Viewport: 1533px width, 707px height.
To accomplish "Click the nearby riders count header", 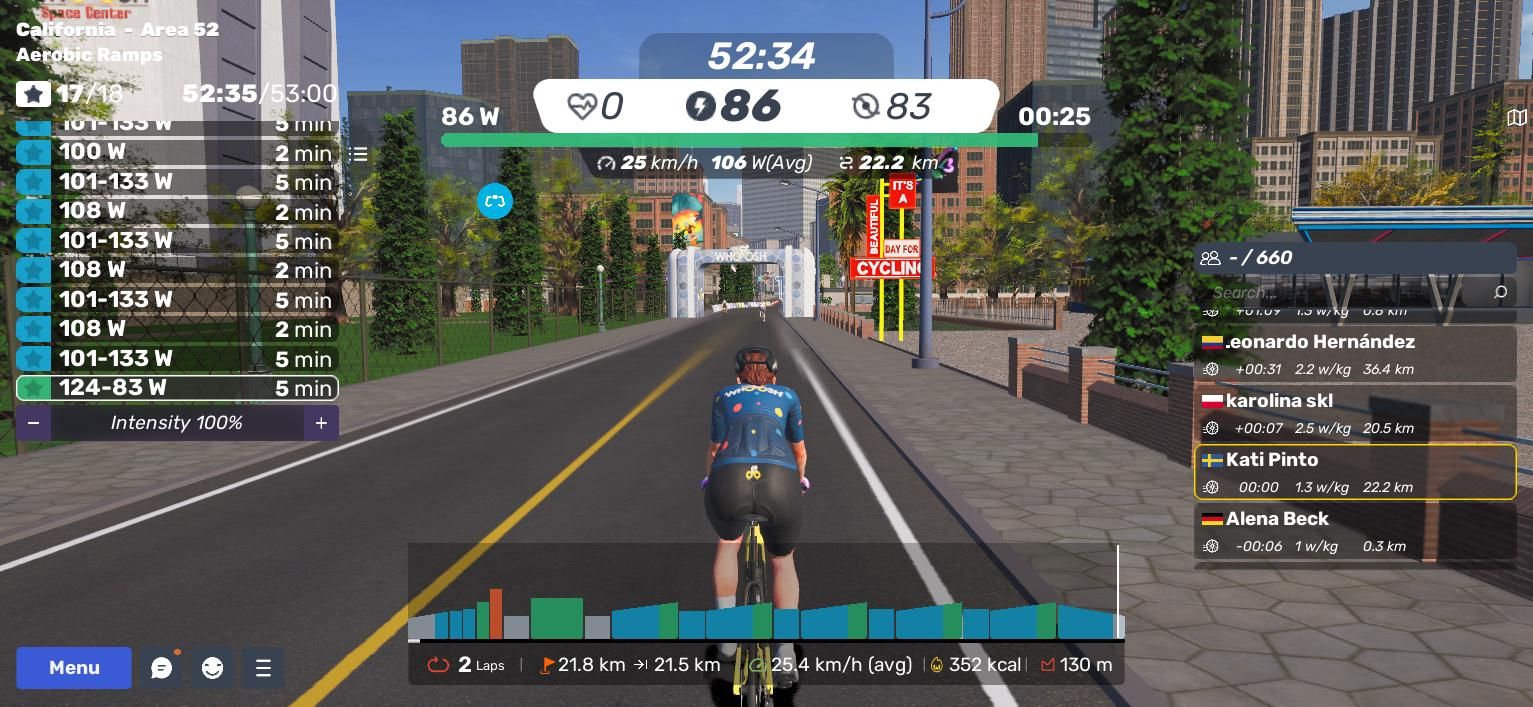I will (x=1355, y=258).
